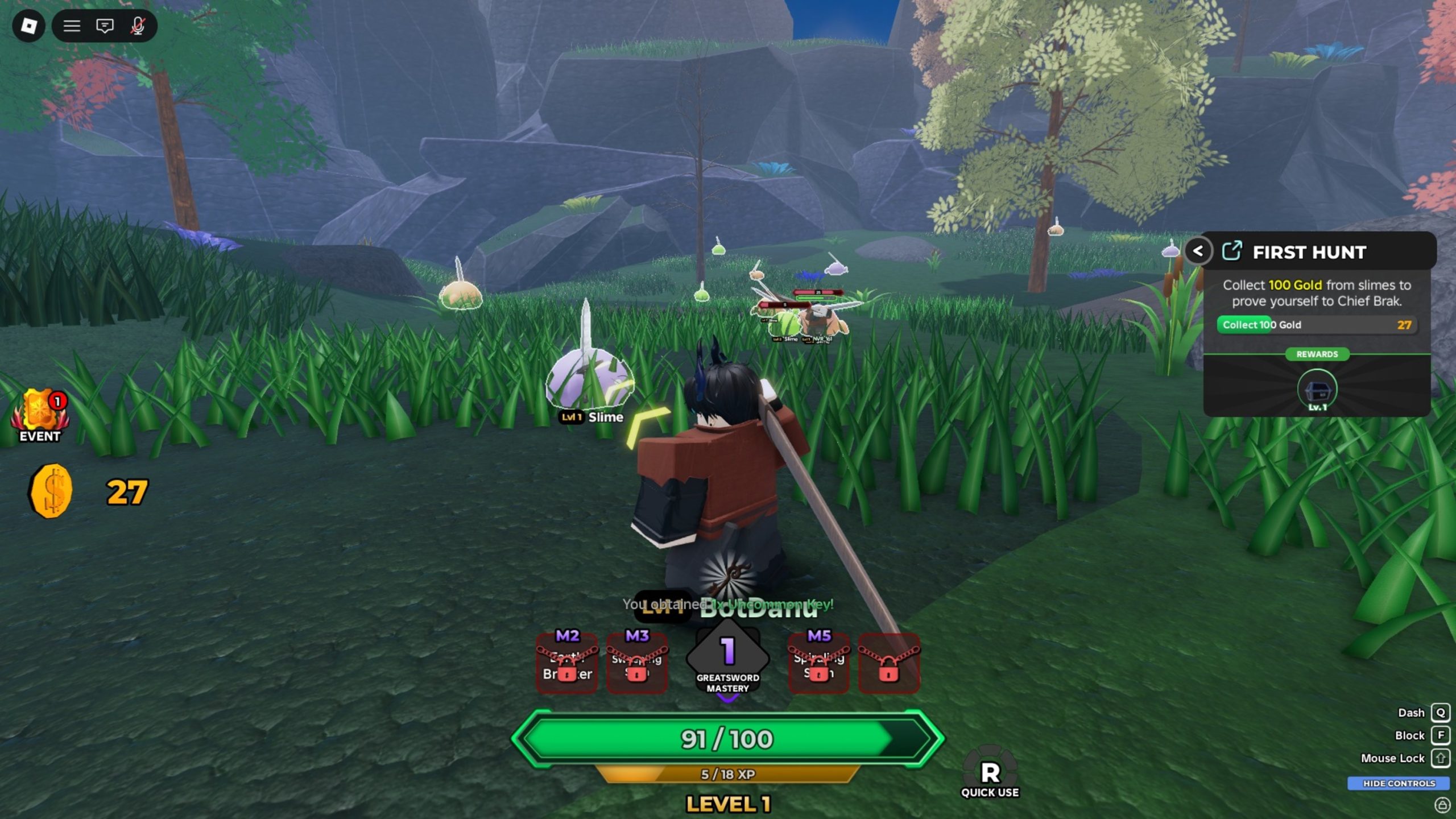Screen dimensions: 1456x819
Task: Open the Roblox logo menu
Action: 28,26
